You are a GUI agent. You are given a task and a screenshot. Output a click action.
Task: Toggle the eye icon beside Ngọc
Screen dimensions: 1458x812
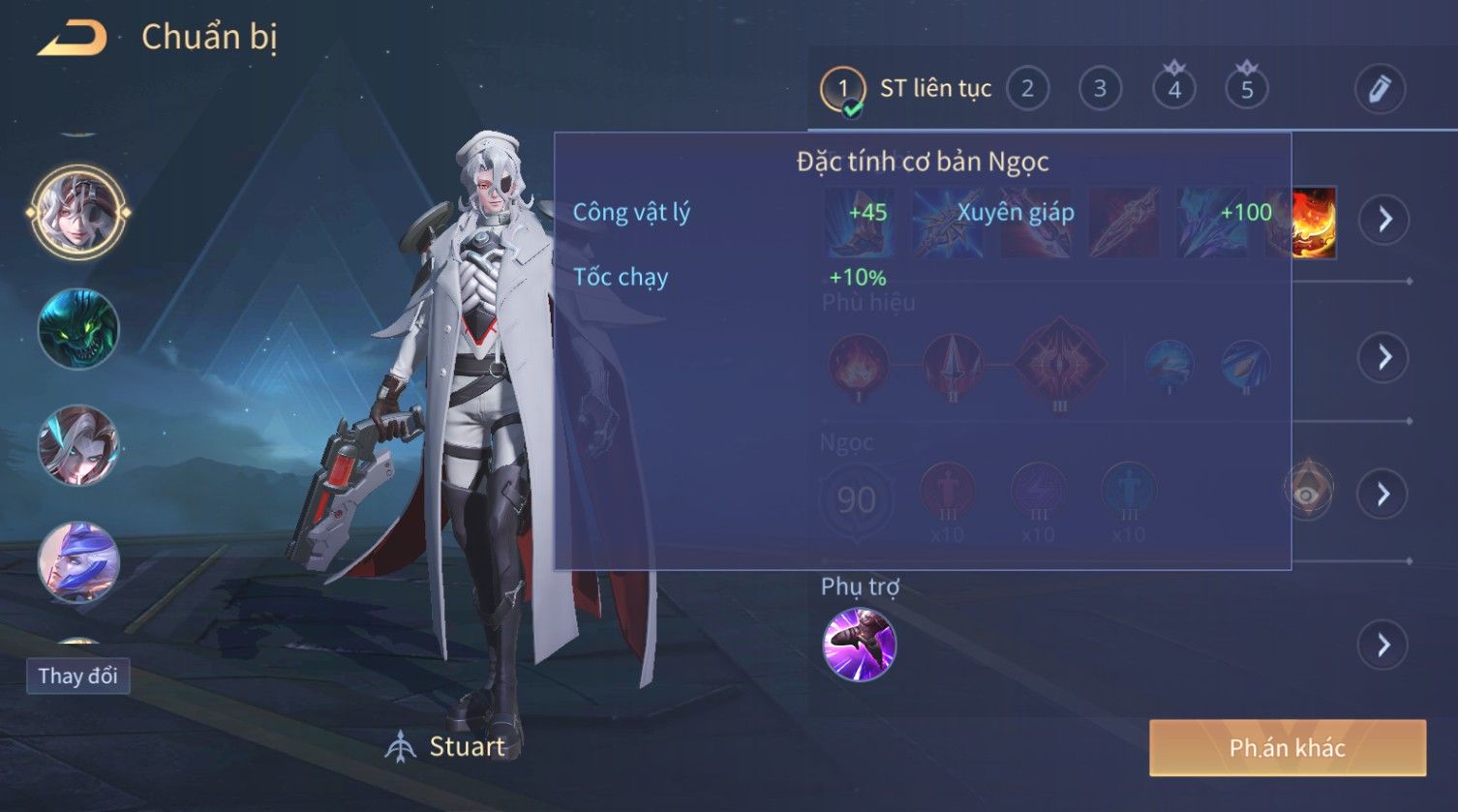(1308, 492)
